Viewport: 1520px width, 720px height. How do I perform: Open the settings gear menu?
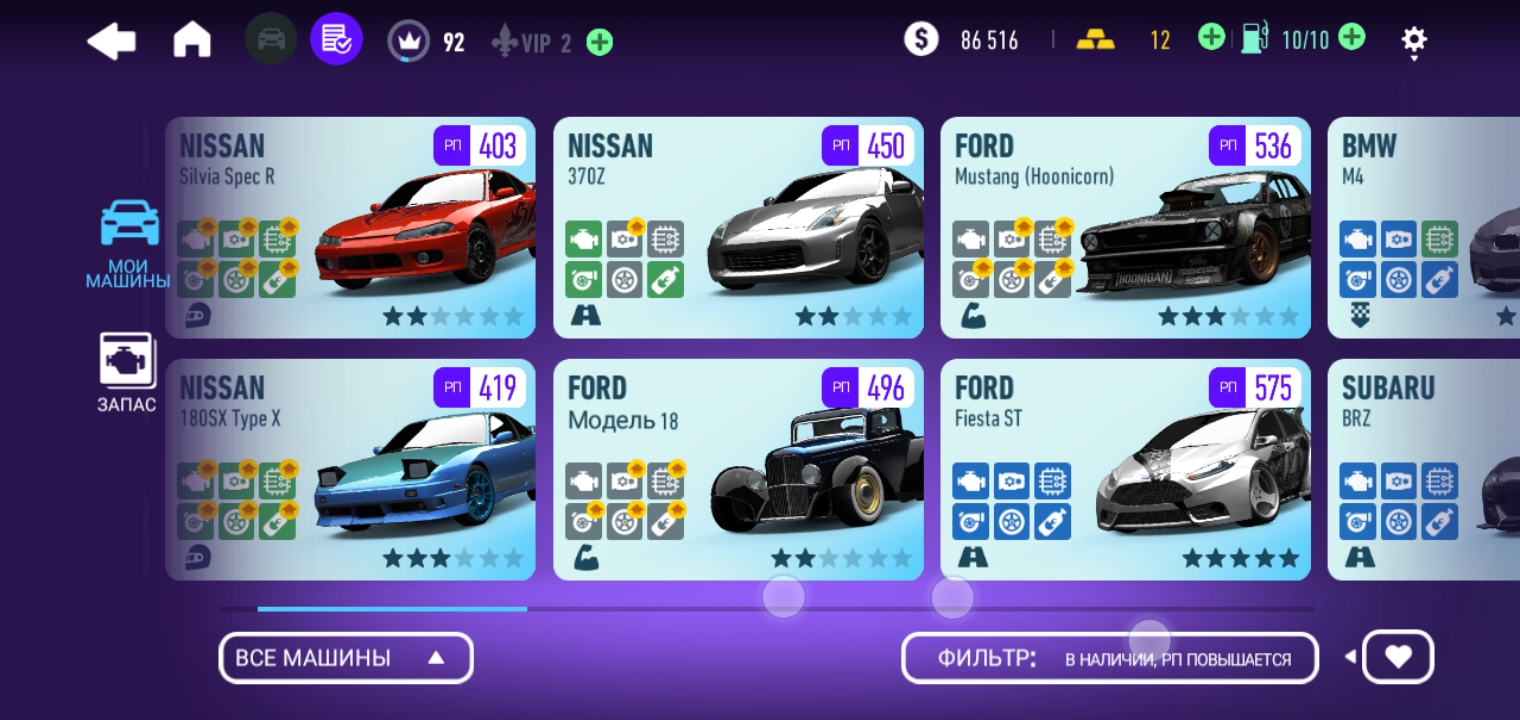(1413, 41)
